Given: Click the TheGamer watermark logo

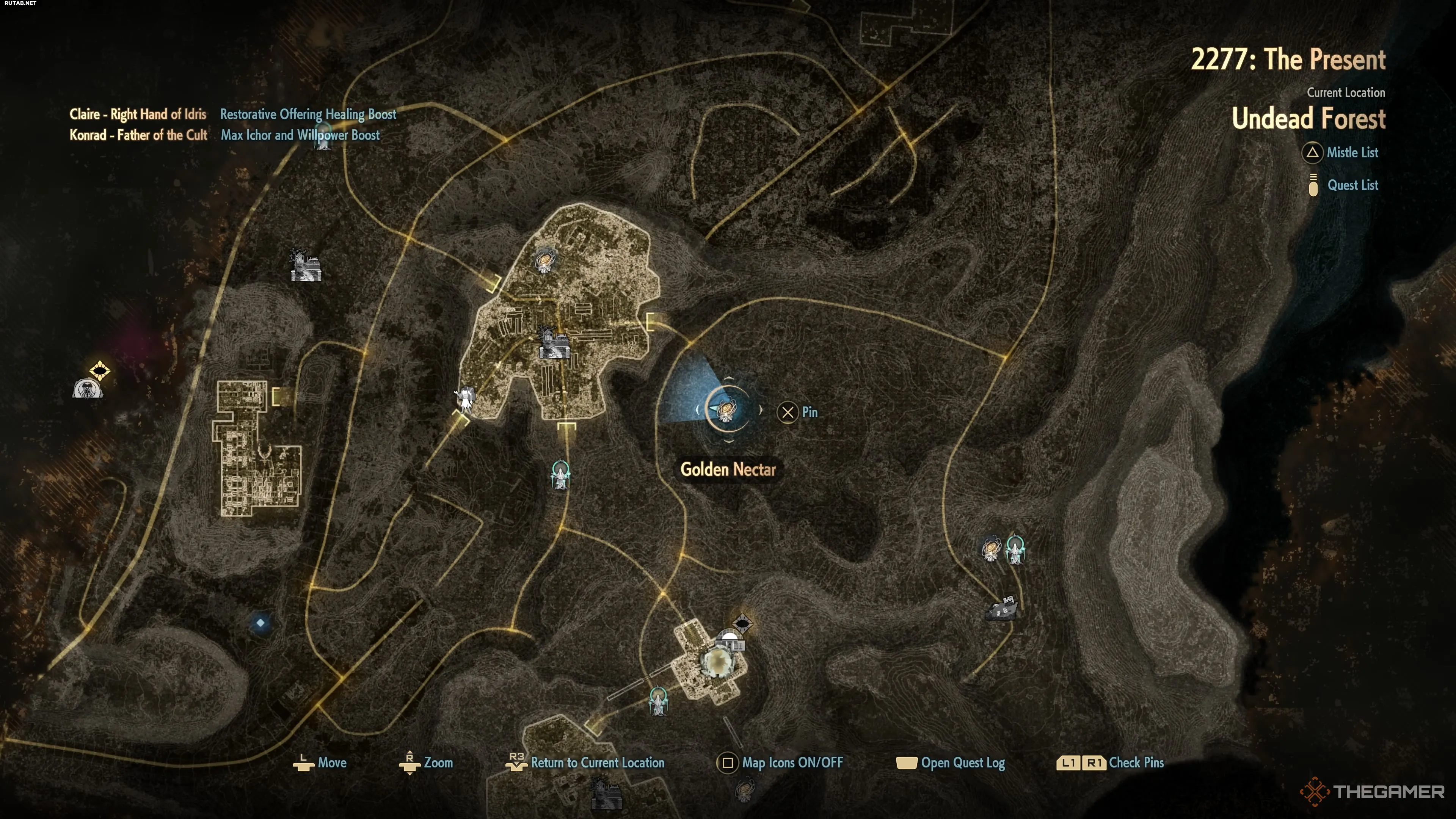Looking at the screenshot, I should (x=1372, y=791).
